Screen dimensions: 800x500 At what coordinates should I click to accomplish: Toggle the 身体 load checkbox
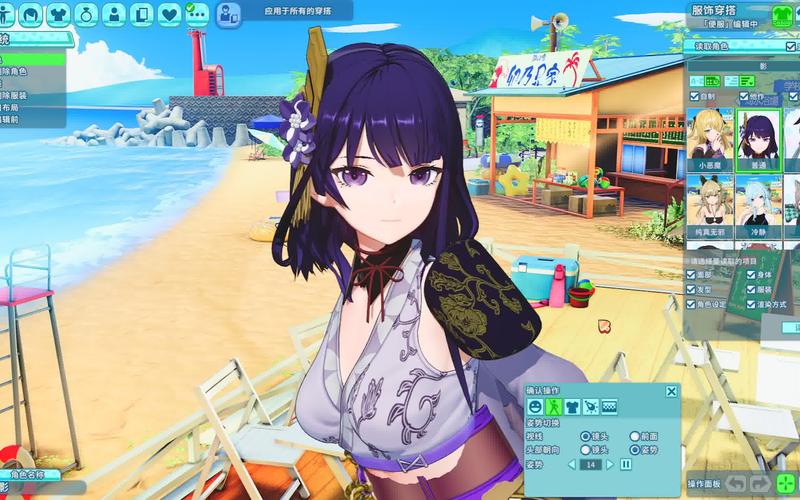751,274
